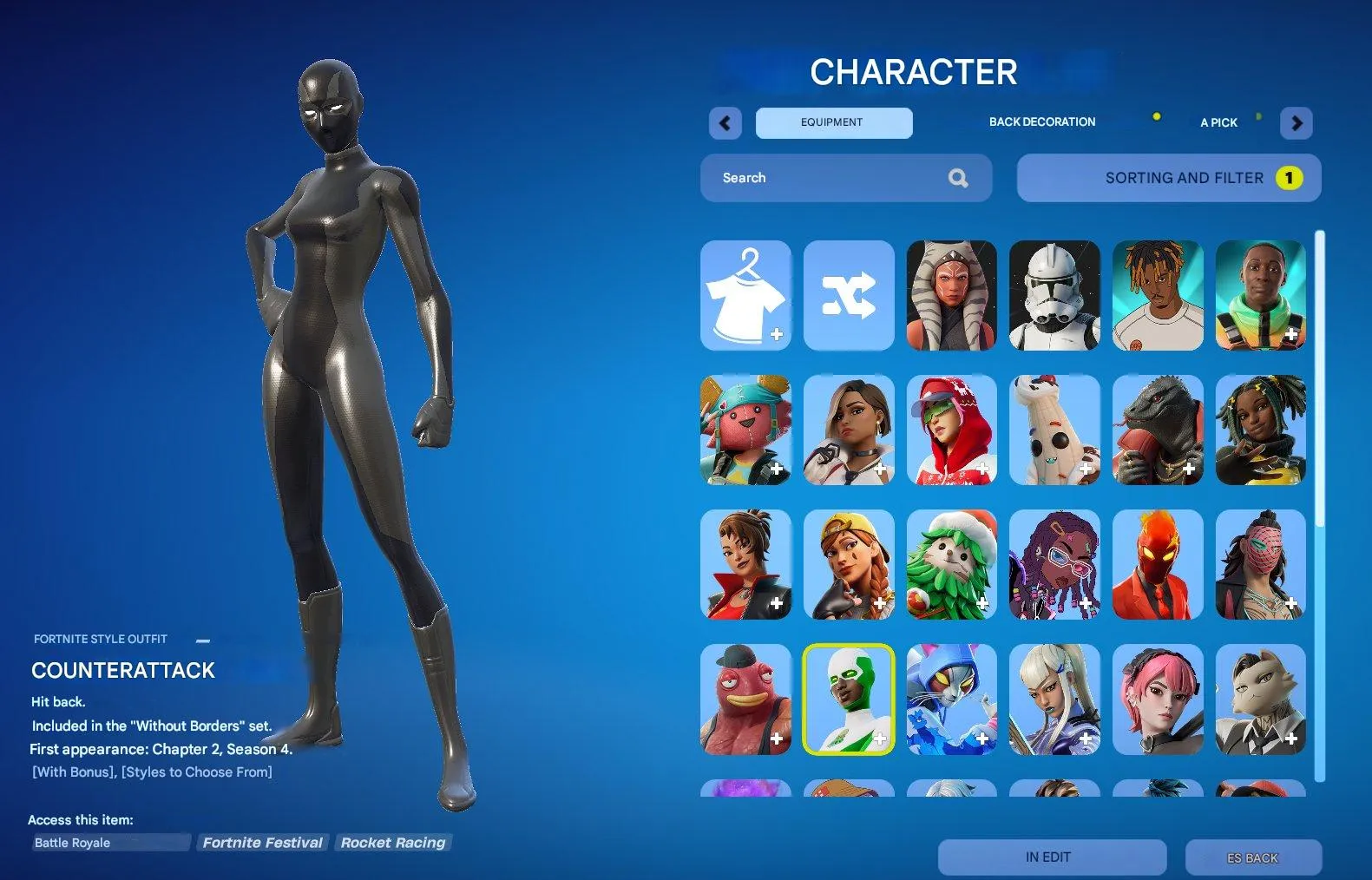Click the magnifying glass search icon
This screenshot has height=880, width=1372.
(958, 177)
